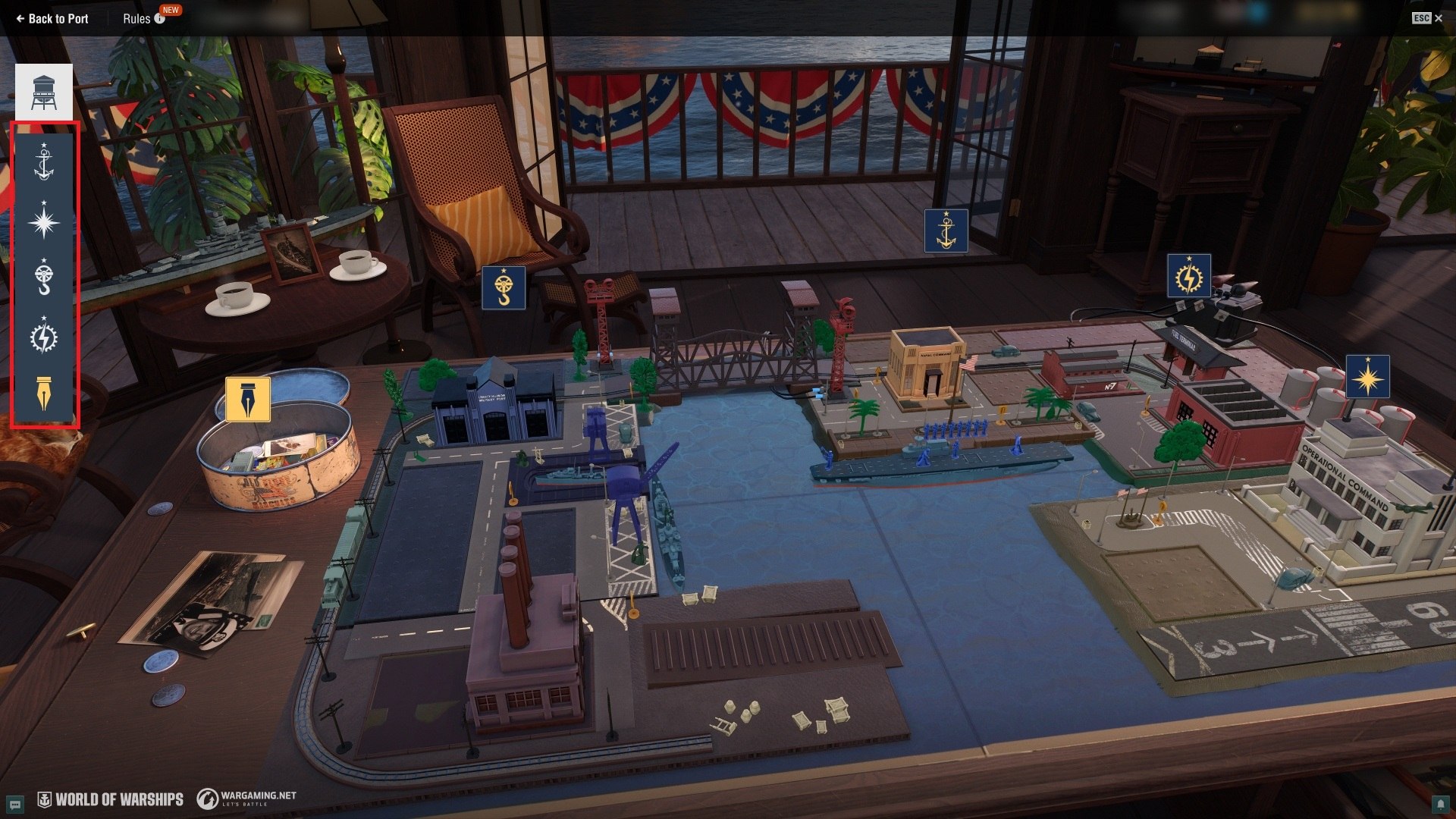Select the water tower overview tab

click(44, 93)
